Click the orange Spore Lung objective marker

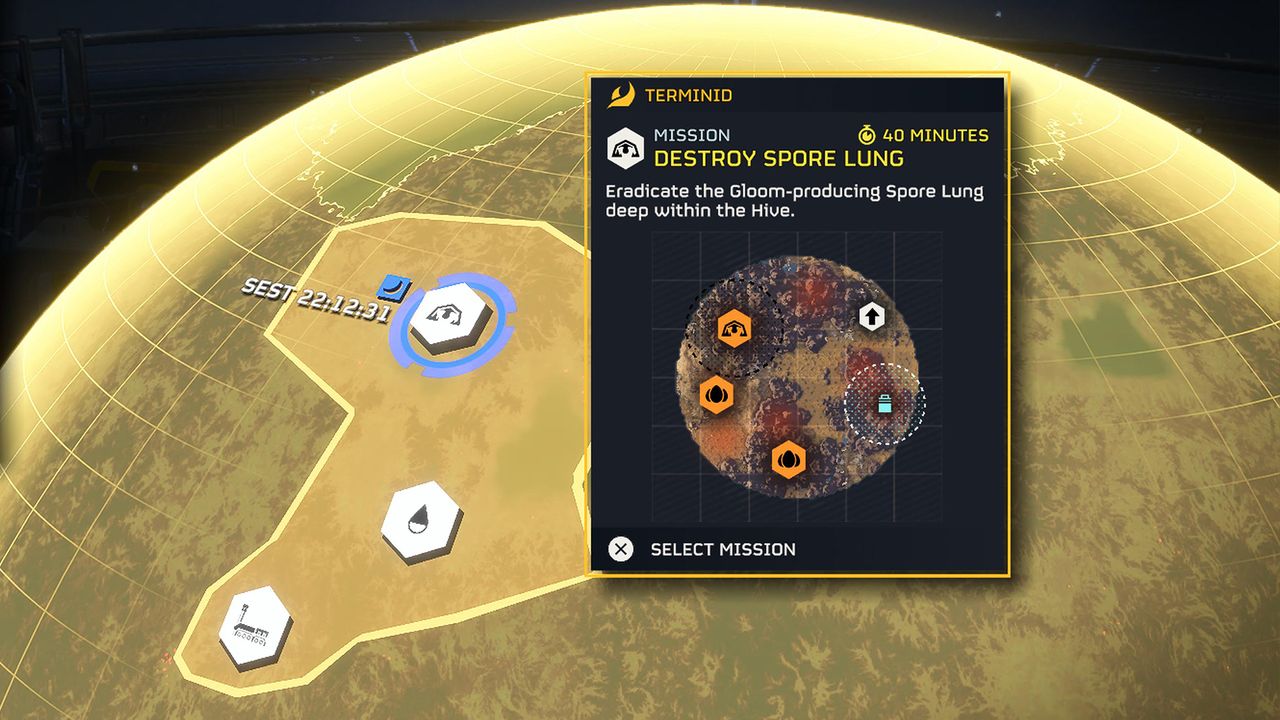pyautogui.click(x=734, y=329)
